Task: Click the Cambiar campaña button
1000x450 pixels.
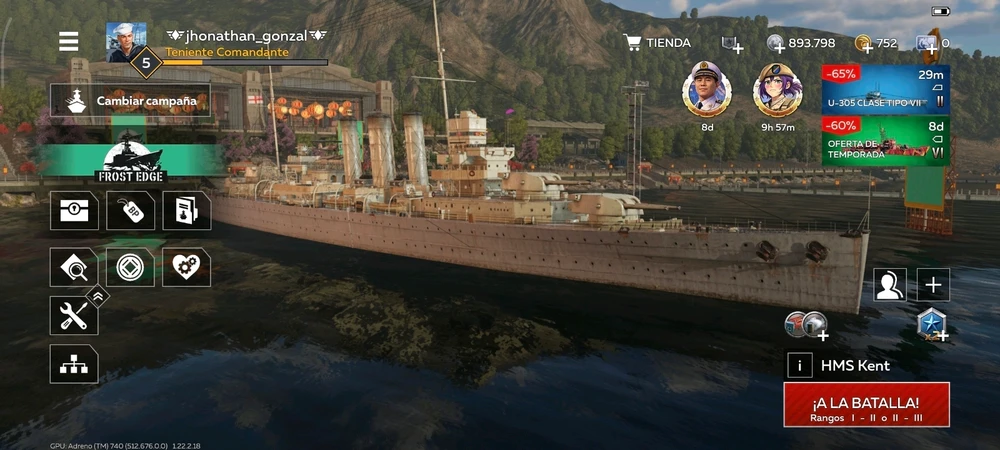Action: [x=131, y=100]
